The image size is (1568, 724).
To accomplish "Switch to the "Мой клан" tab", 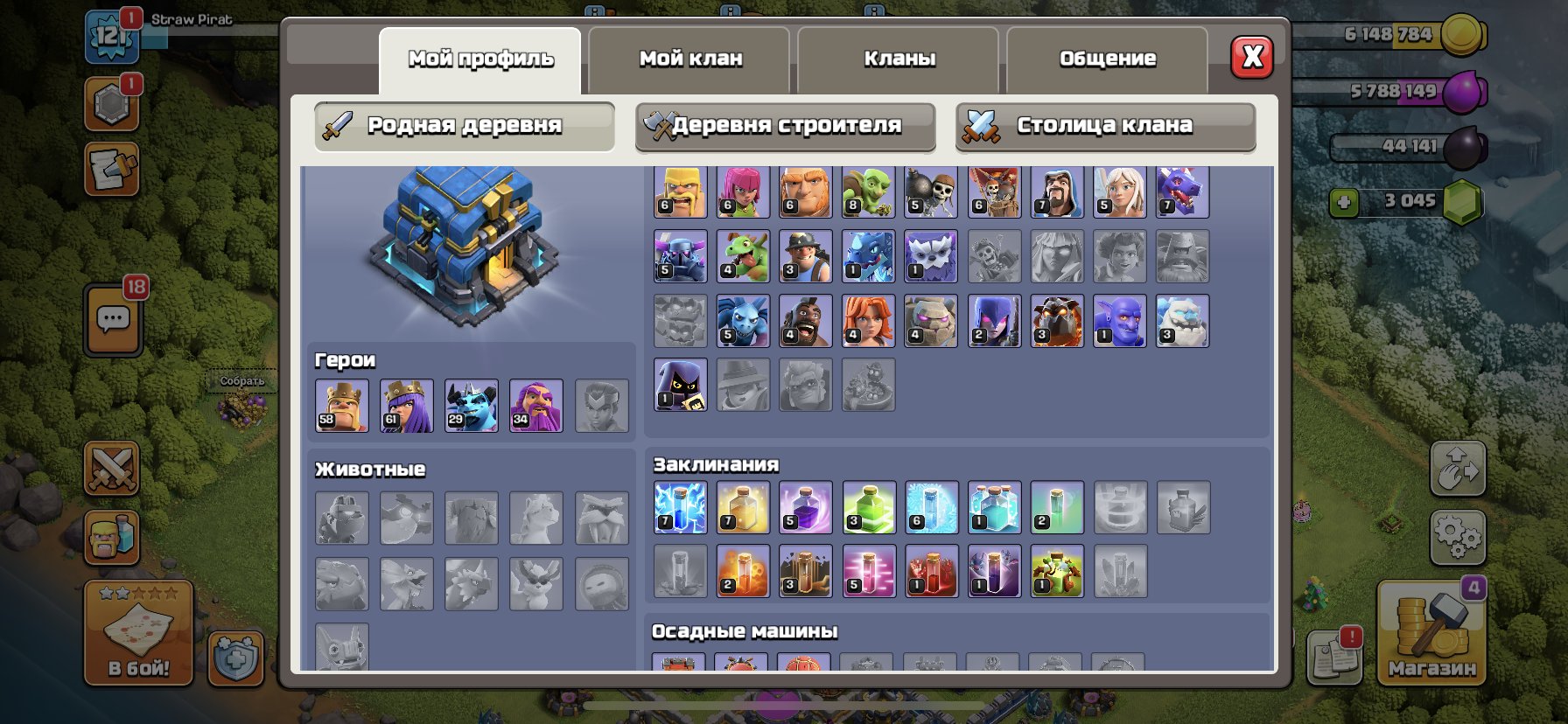I will click(x=691, y=59).
